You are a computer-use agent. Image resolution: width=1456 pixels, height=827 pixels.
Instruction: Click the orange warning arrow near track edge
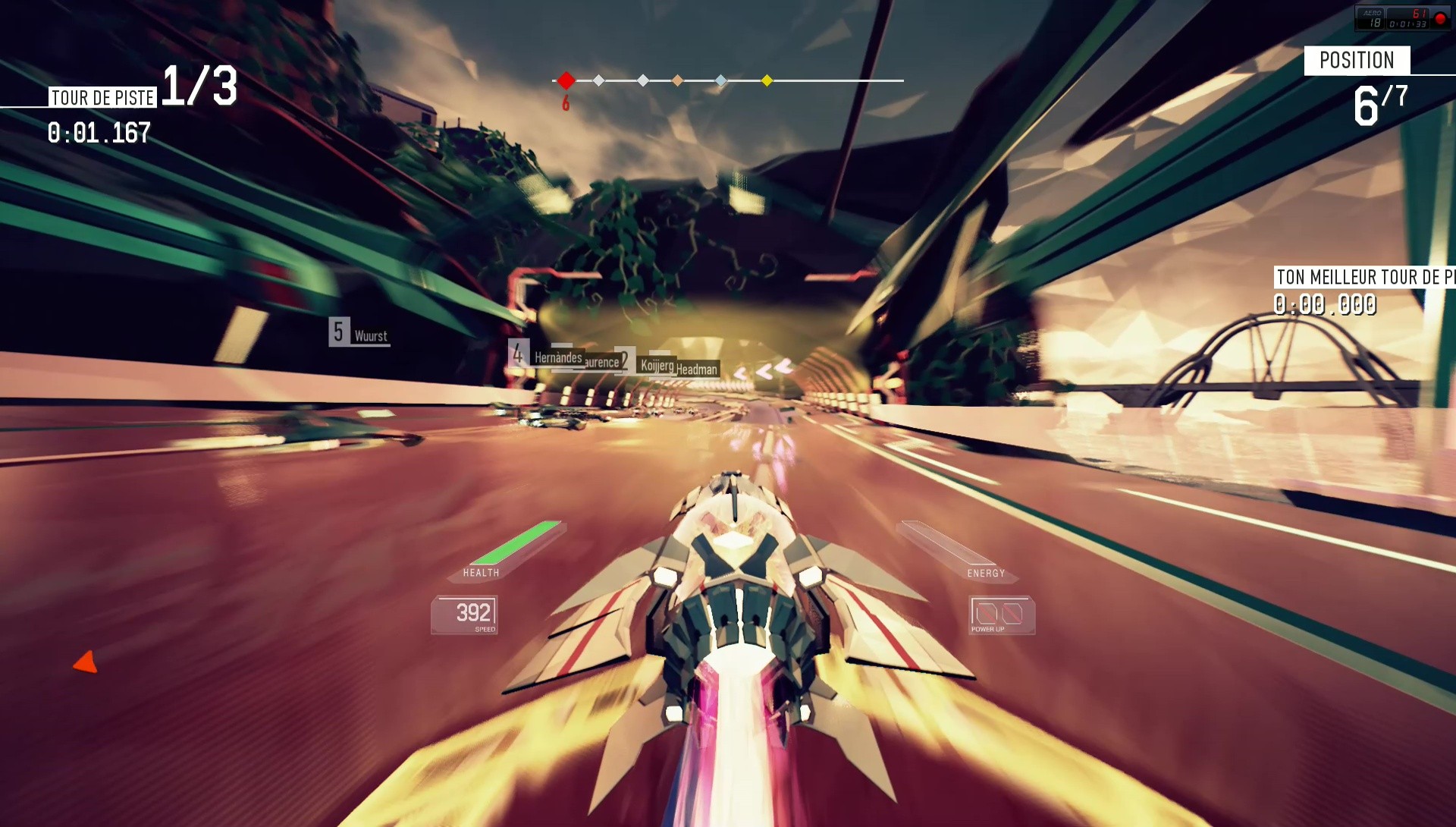point(86,662)
